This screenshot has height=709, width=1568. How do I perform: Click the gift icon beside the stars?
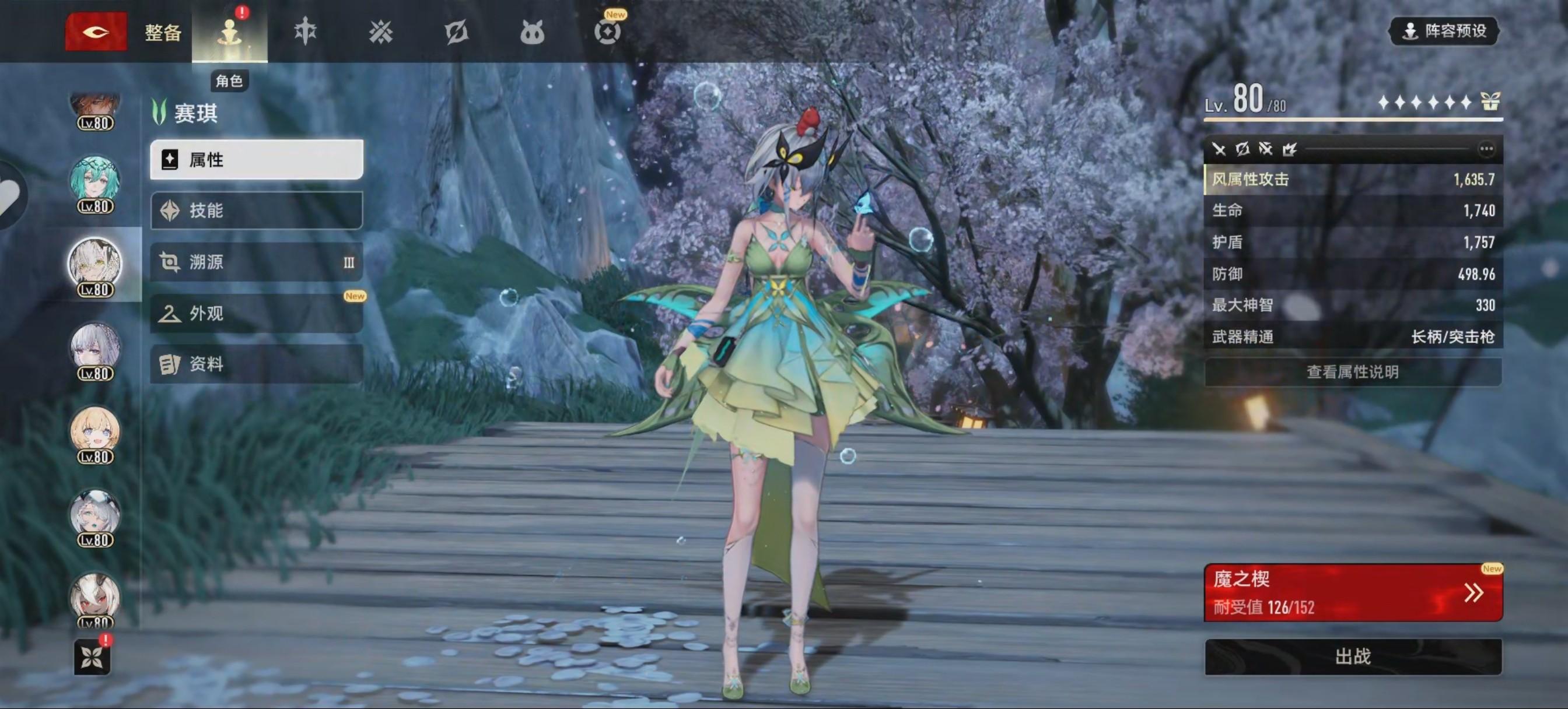point(1490,101)
